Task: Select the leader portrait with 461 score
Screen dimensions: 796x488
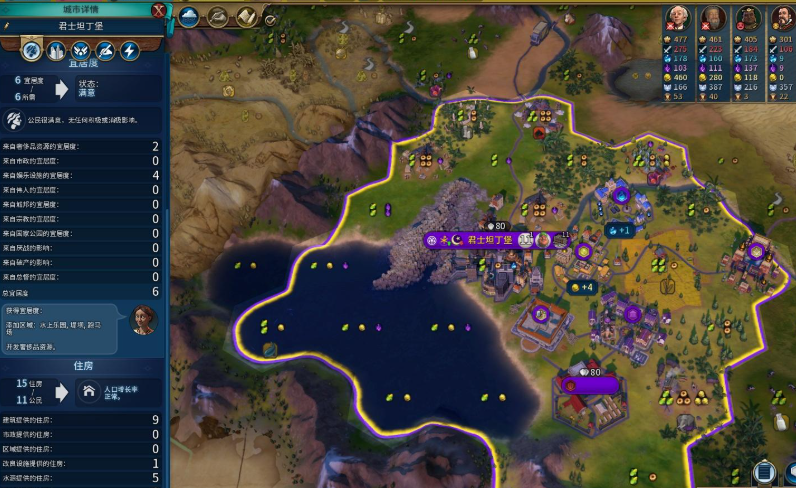Action: pyautogui.click(x=713, y=18)
